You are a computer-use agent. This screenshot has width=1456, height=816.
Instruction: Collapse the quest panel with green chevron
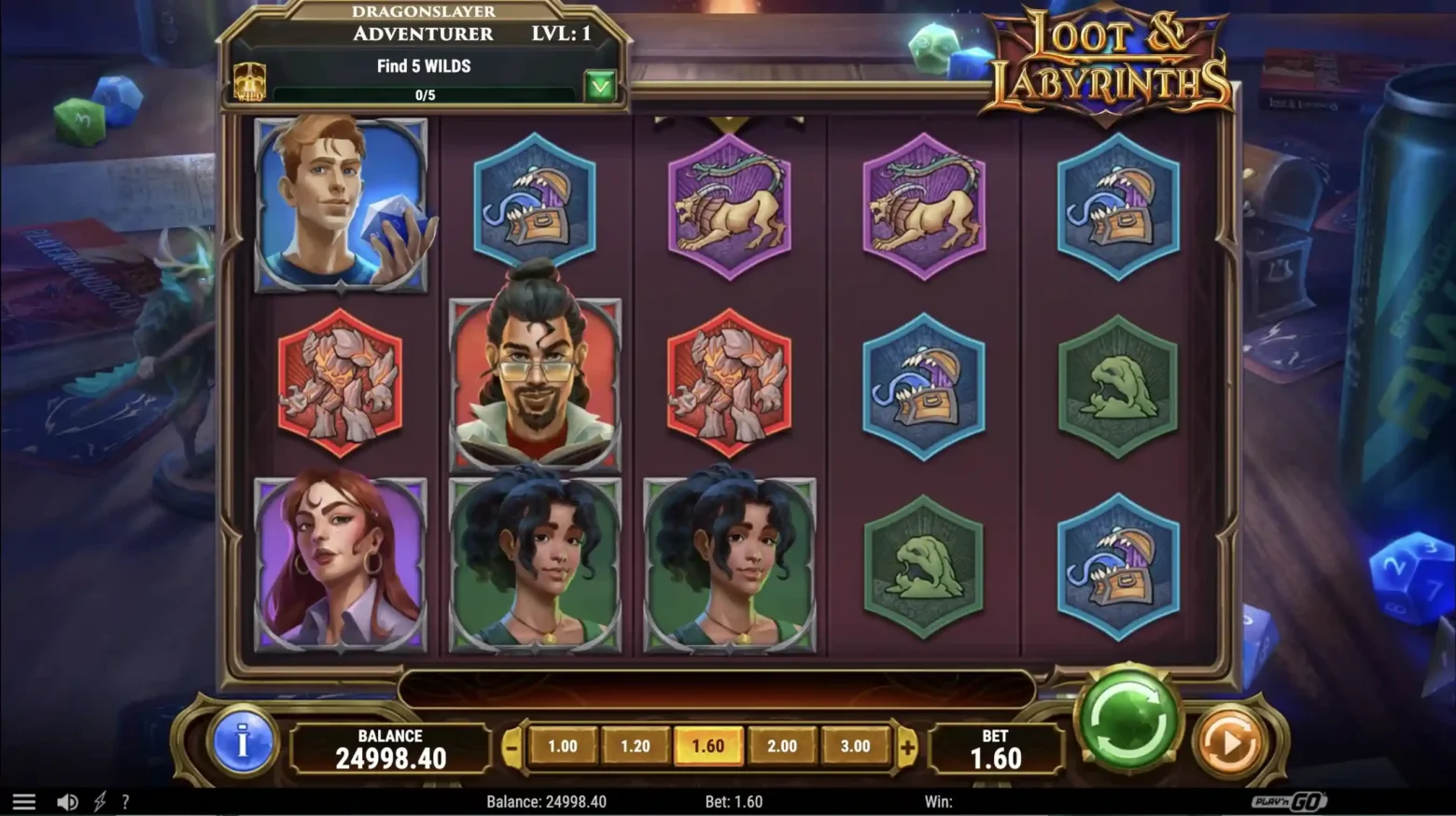[602, 85]
